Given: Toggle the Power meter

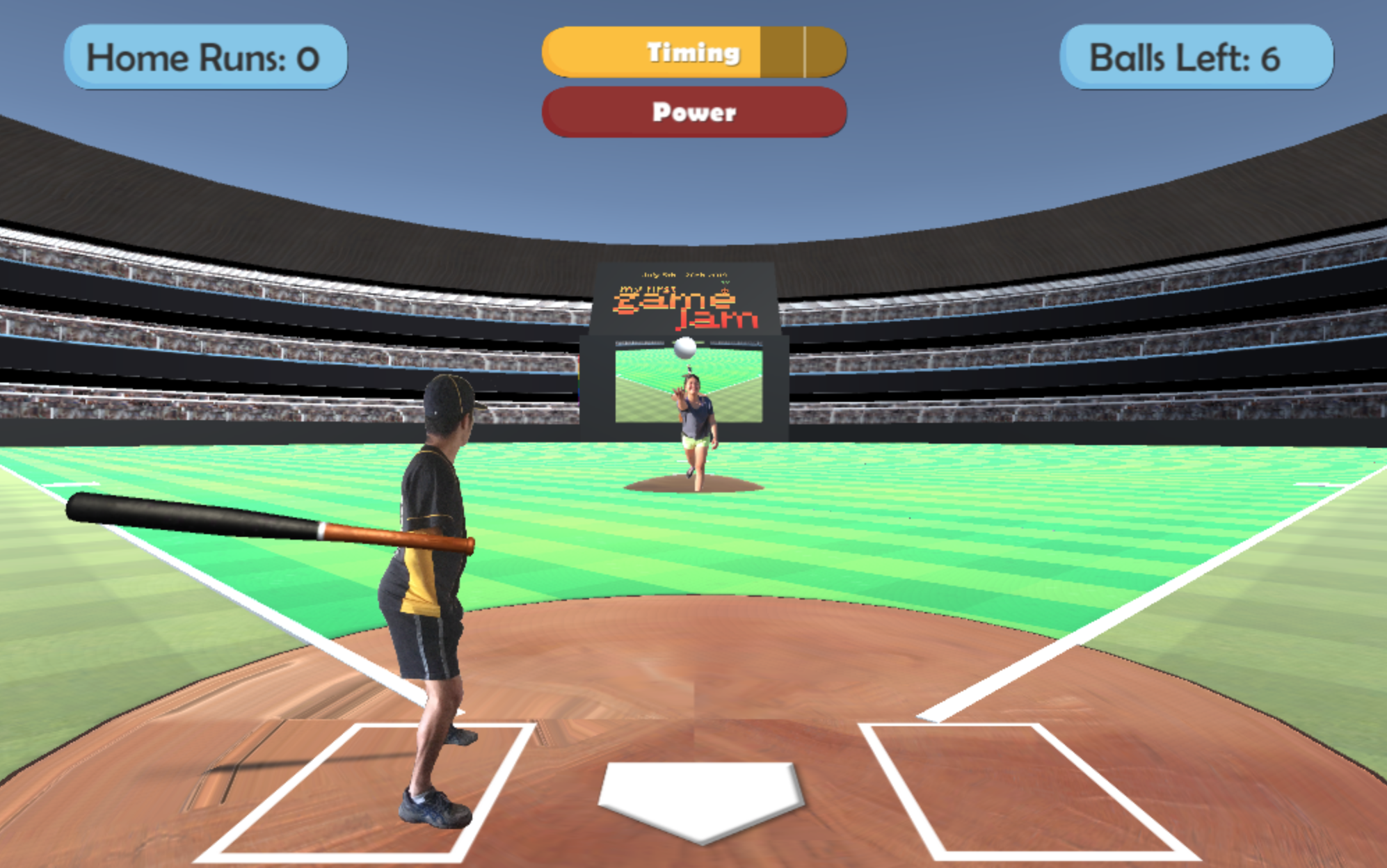Looking at the screenshot, I should [x=692, y=112].
